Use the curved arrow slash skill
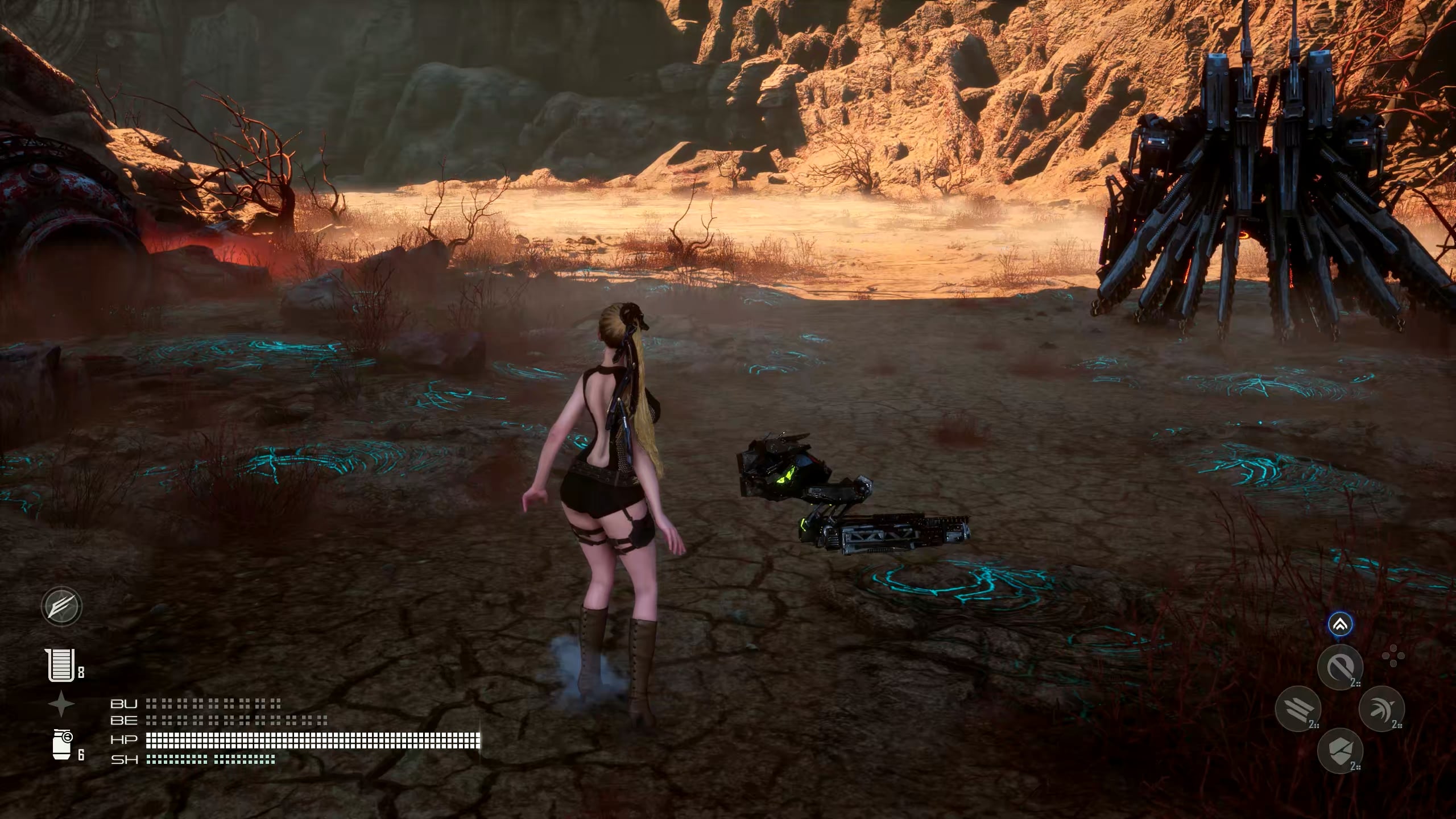 tap(1381, 709)
